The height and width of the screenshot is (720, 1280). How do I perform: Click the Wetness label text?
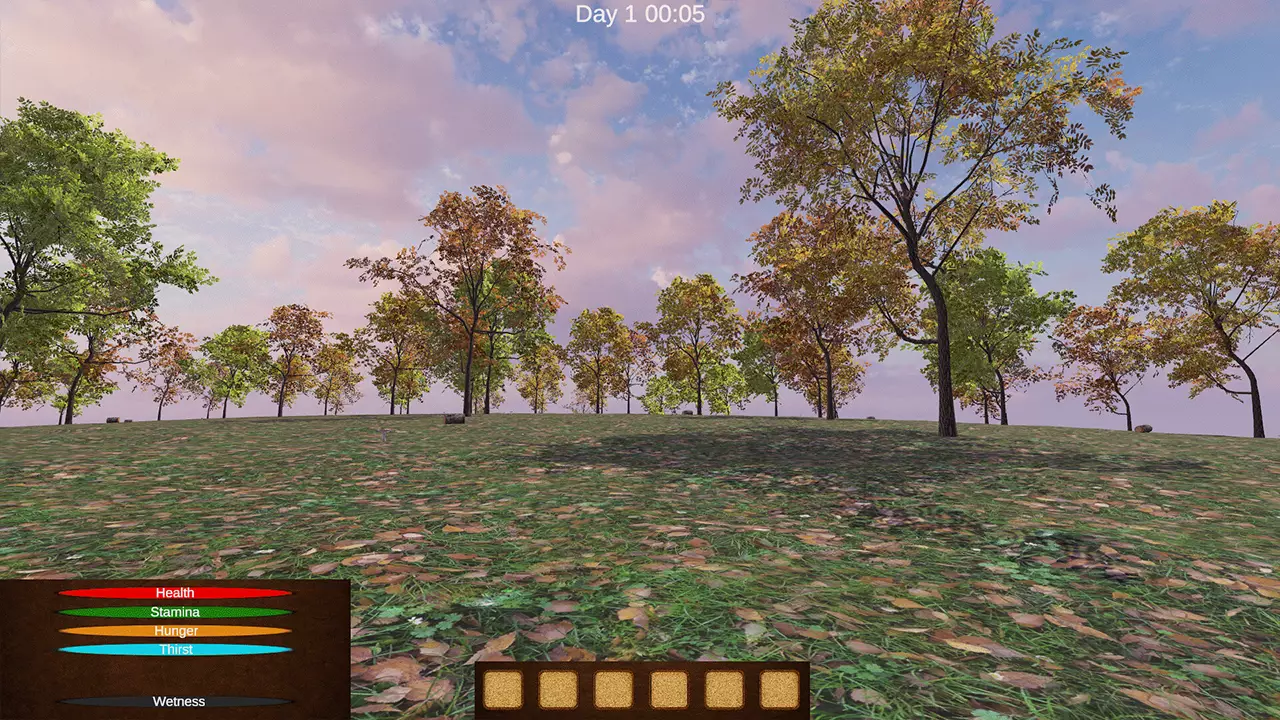pyautogui.click(x=178, y=701)
